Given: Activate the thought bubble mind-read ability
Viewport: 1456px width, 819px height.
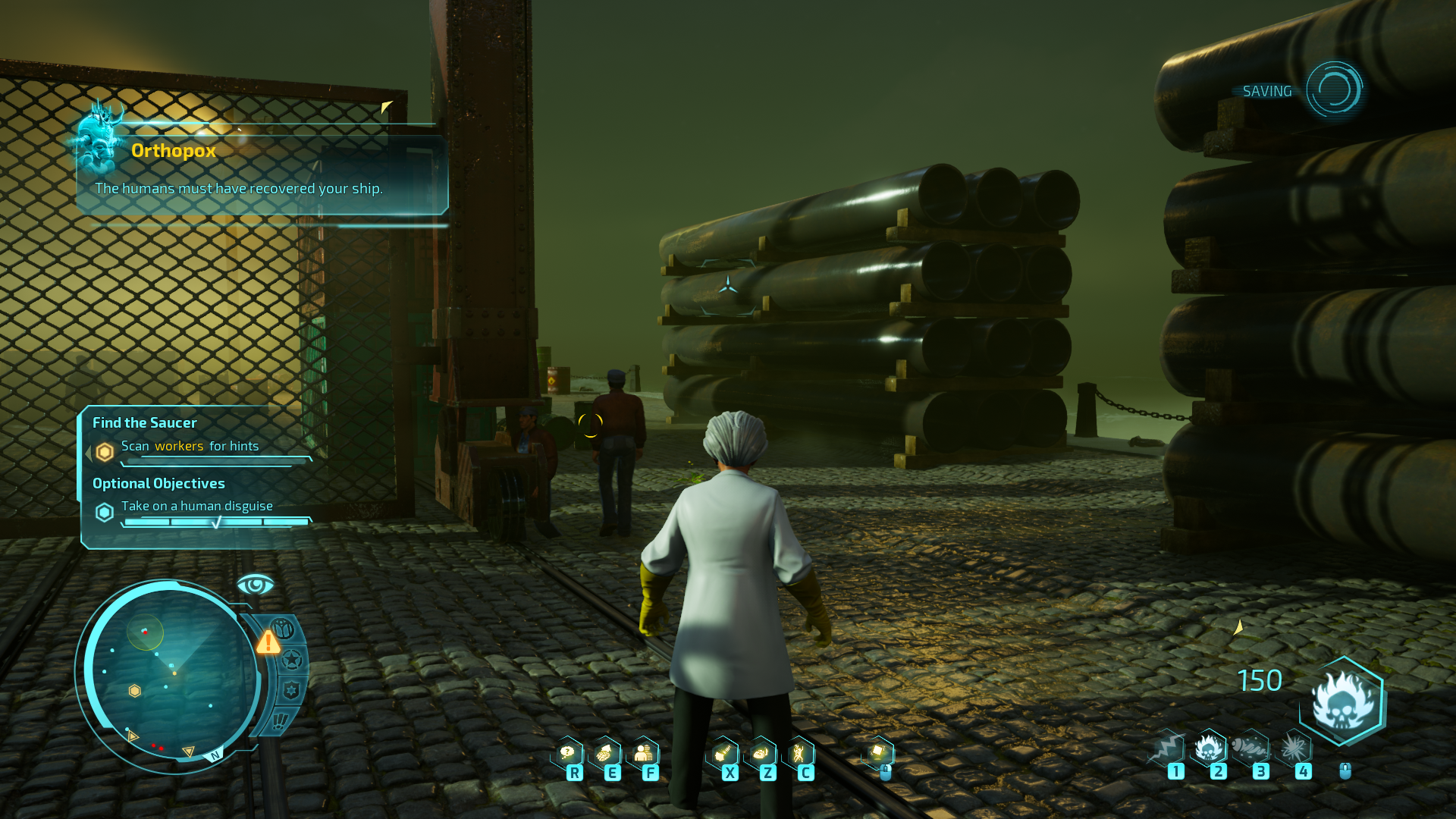Looking at the screenshot, I should point(568,753).
